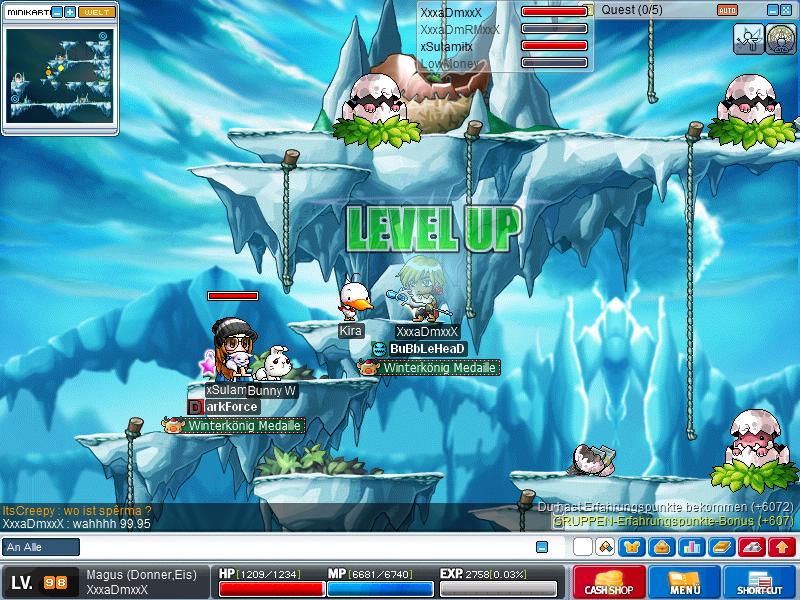
Task: Open the stats bar-chart icon
Action: coord(691,547)
